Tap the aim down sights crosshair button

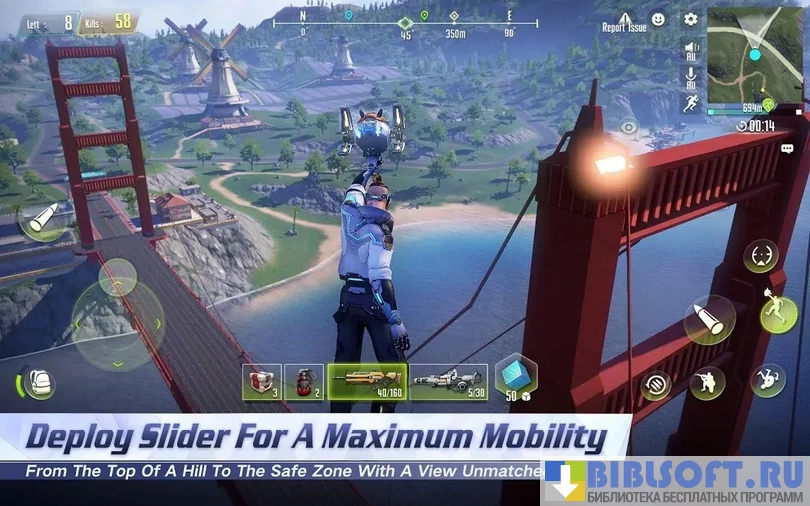coord(760,256)
